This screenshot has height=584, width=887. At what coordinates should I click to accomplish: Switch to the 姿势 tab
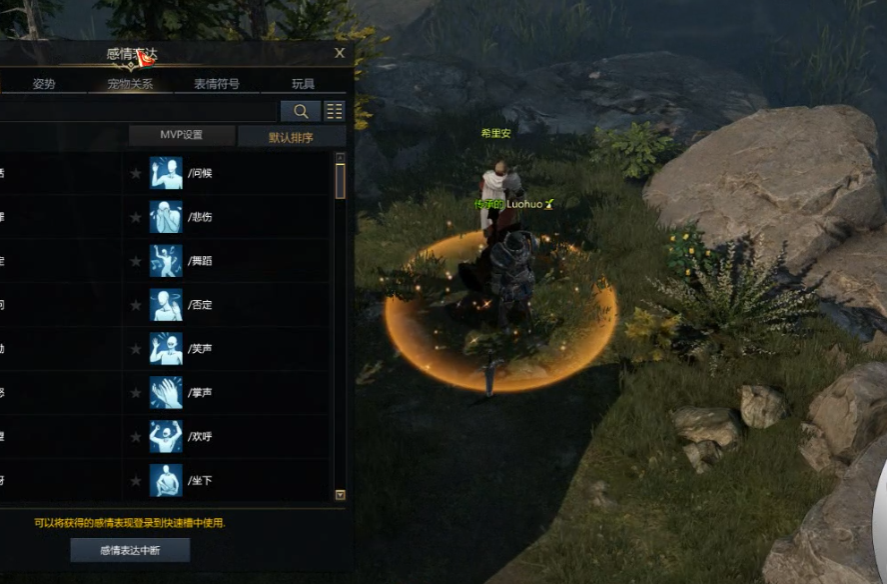(x=44, y=84)
